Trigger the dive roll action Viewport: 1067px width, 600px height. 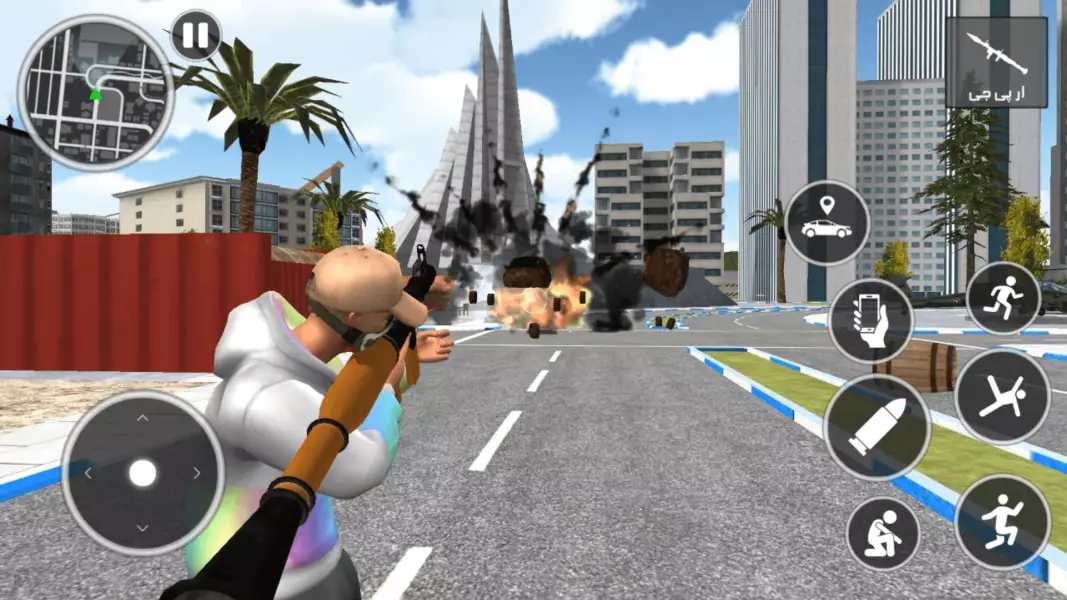coord(1002,396)
